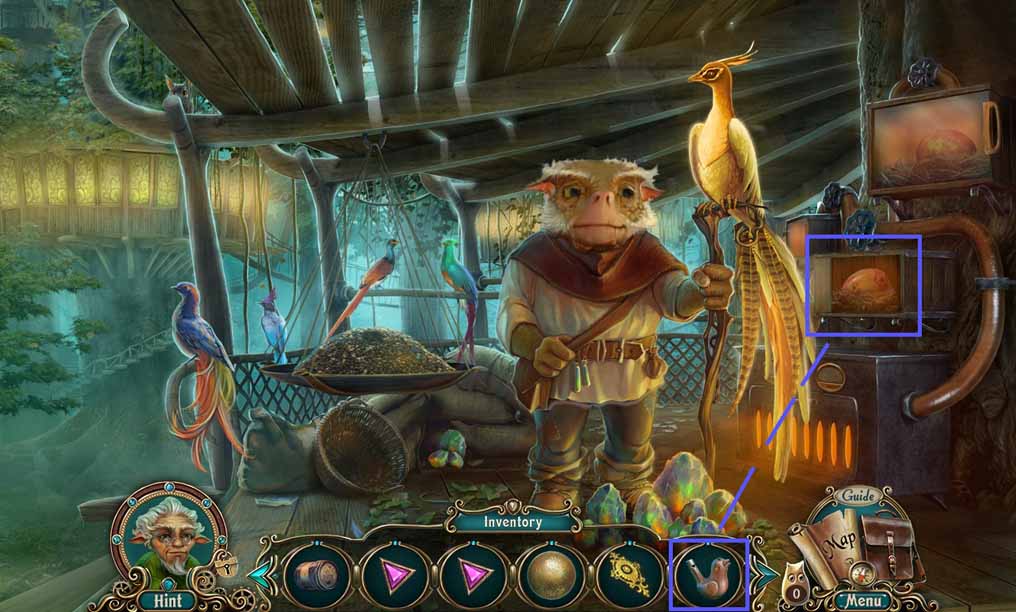1016x612 pixels.
Task: Select the wooden barrel inventory item
Action: 318,576
